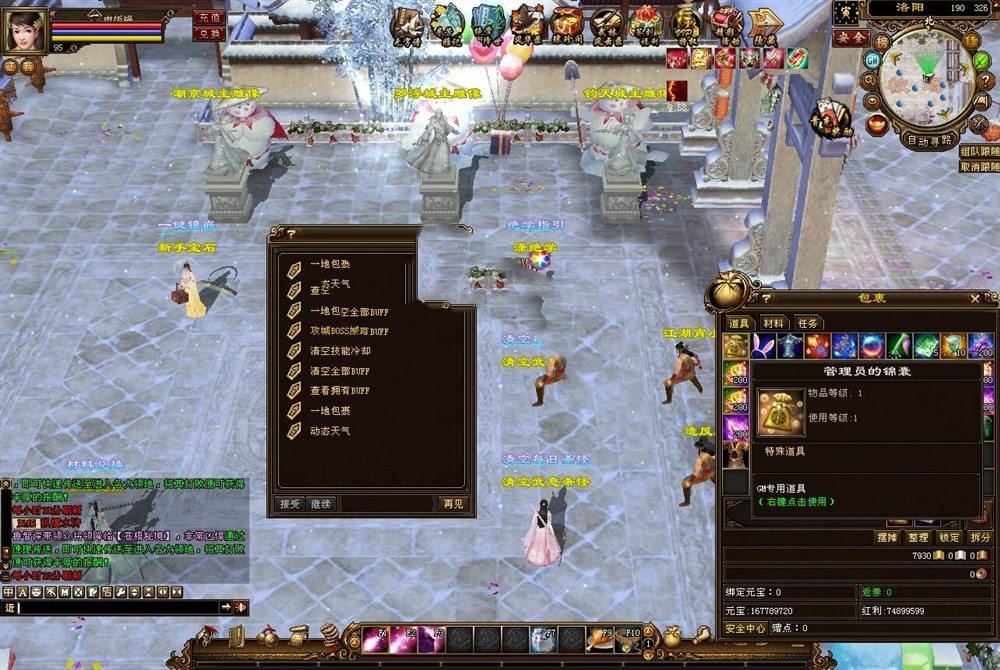1000x670 pixels.
Task: Select the 查看拥有BUFF dialogue entry
Action: 339,391
